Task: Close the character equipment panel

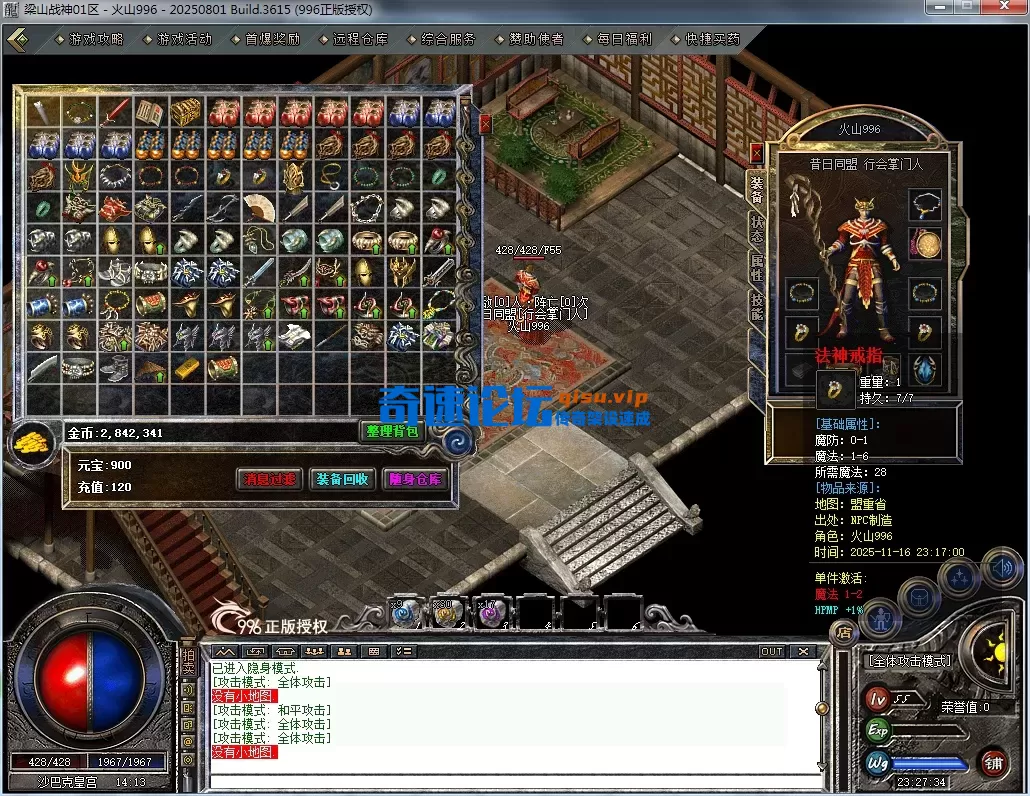Action: (757, 153)
